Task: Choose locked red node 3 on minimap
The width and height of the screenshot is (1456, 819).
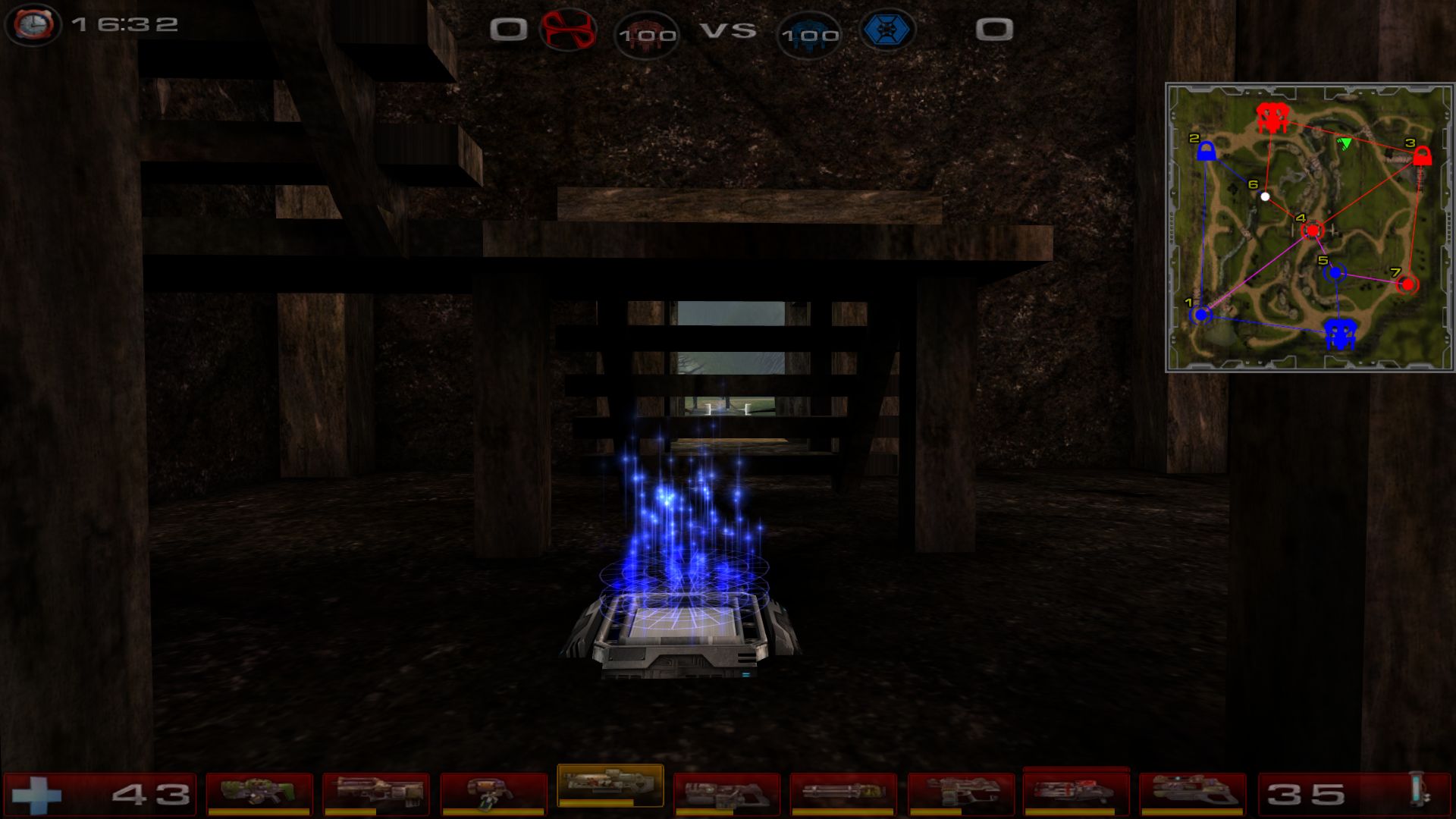Action: [x=1422, y=156]
